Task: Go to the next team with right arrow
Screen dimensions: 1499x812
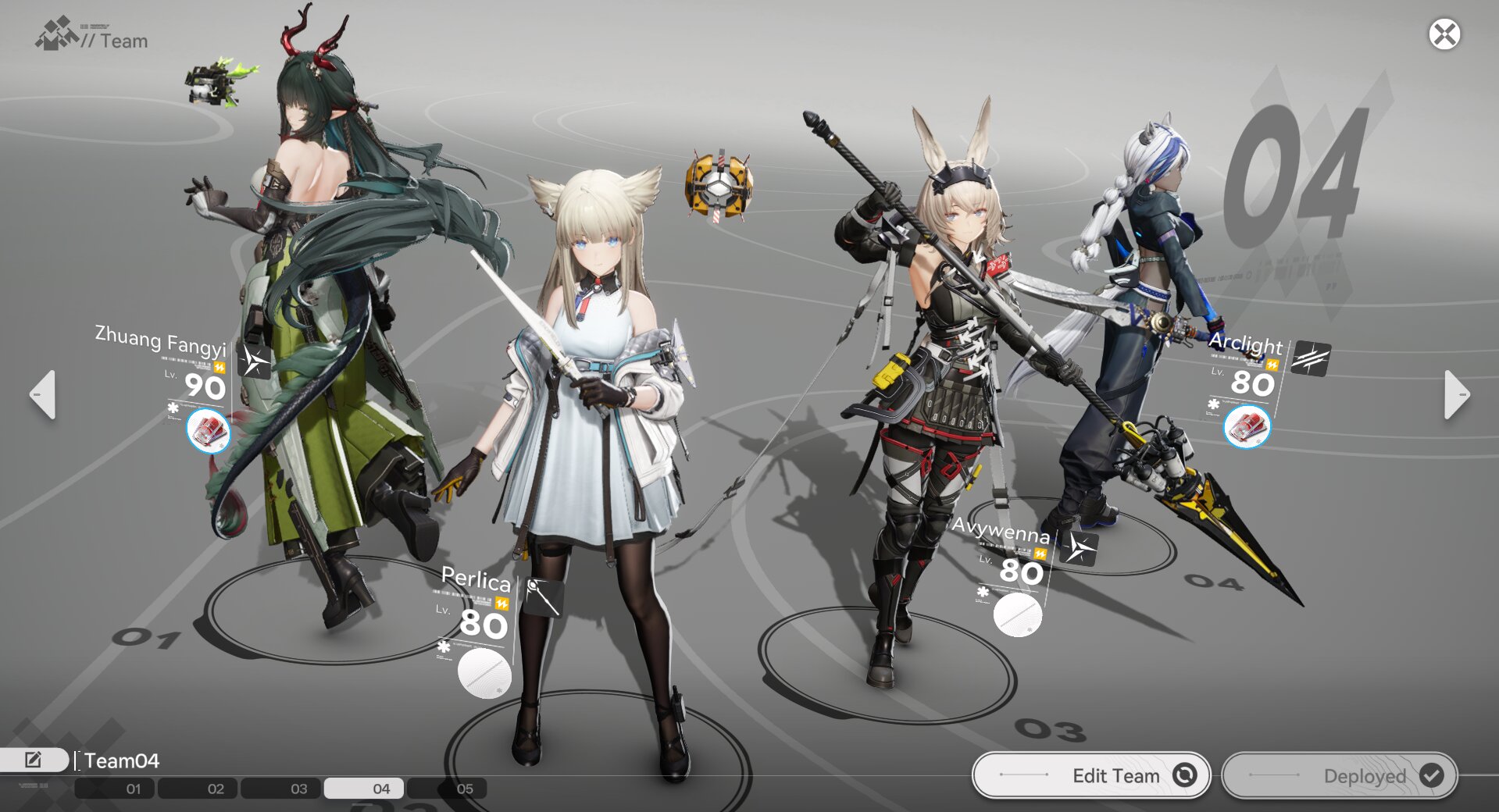Action: click(x=1456, y=394)
